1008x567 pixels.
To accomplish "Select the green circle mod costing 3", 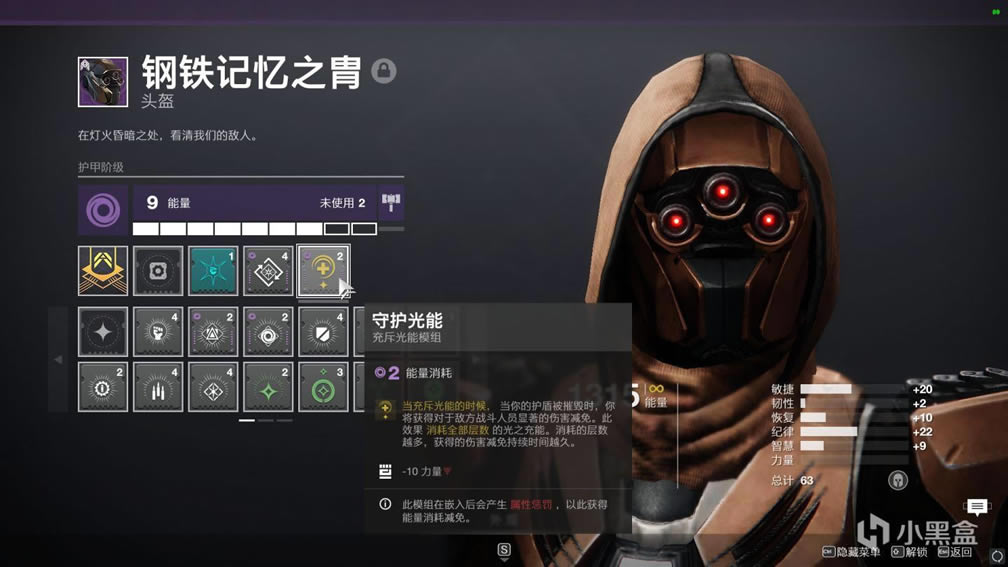I will (323, 387).
